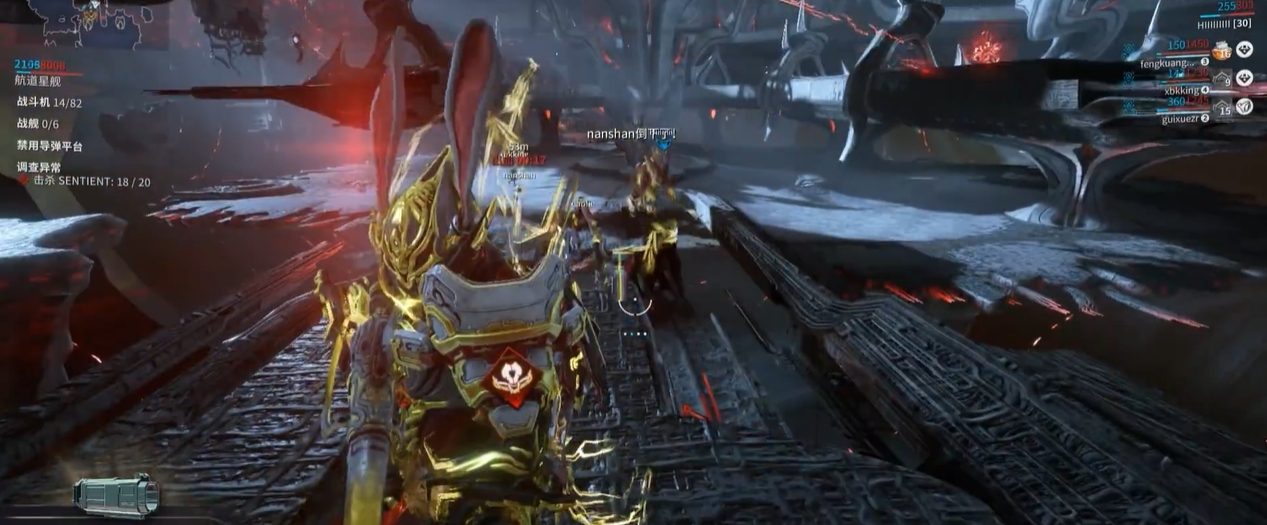
Task: Select squad member guixuezr in the squad list
Action: point(1180,118)
